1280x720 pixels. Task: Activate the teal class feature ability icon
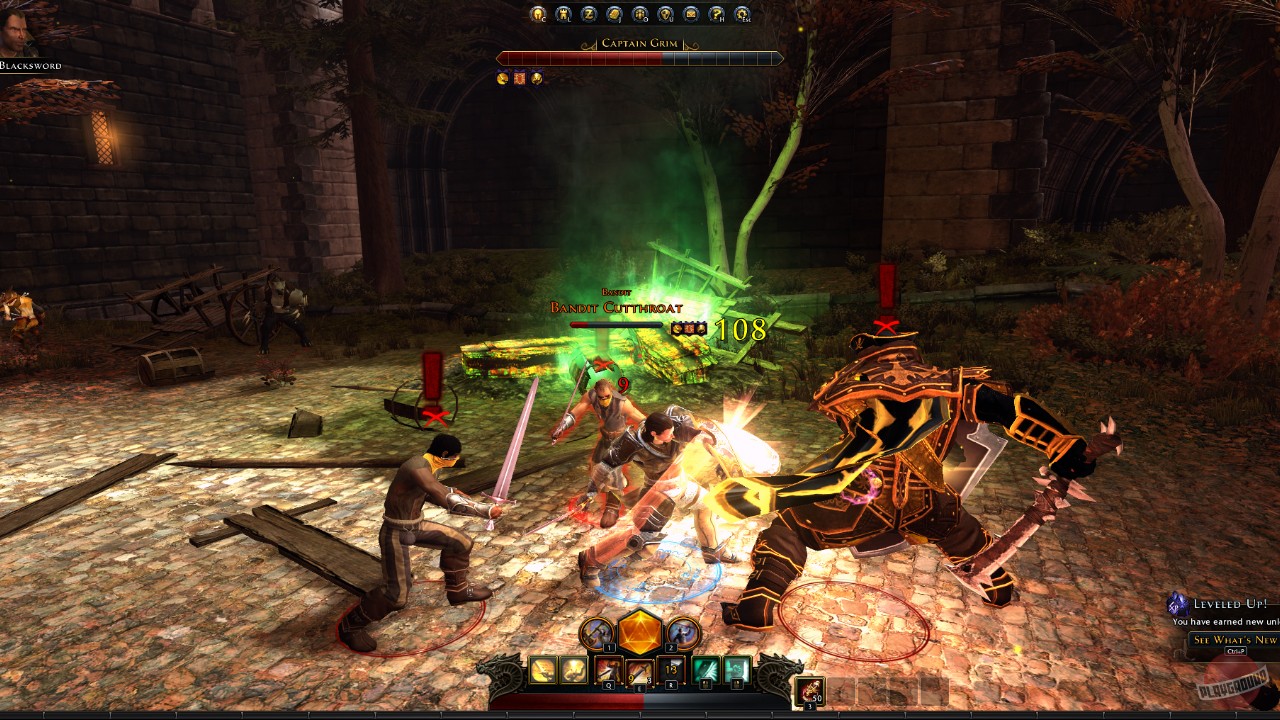click(705, 670)
